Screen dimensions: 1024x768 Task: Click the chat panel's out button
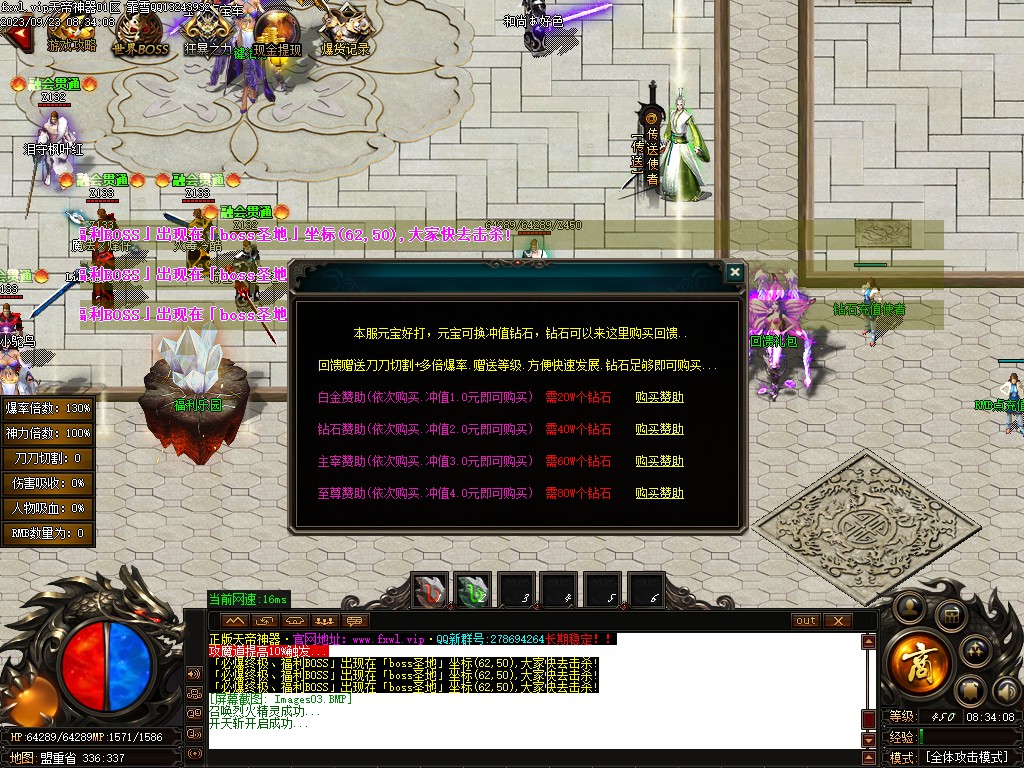point(805,621)
